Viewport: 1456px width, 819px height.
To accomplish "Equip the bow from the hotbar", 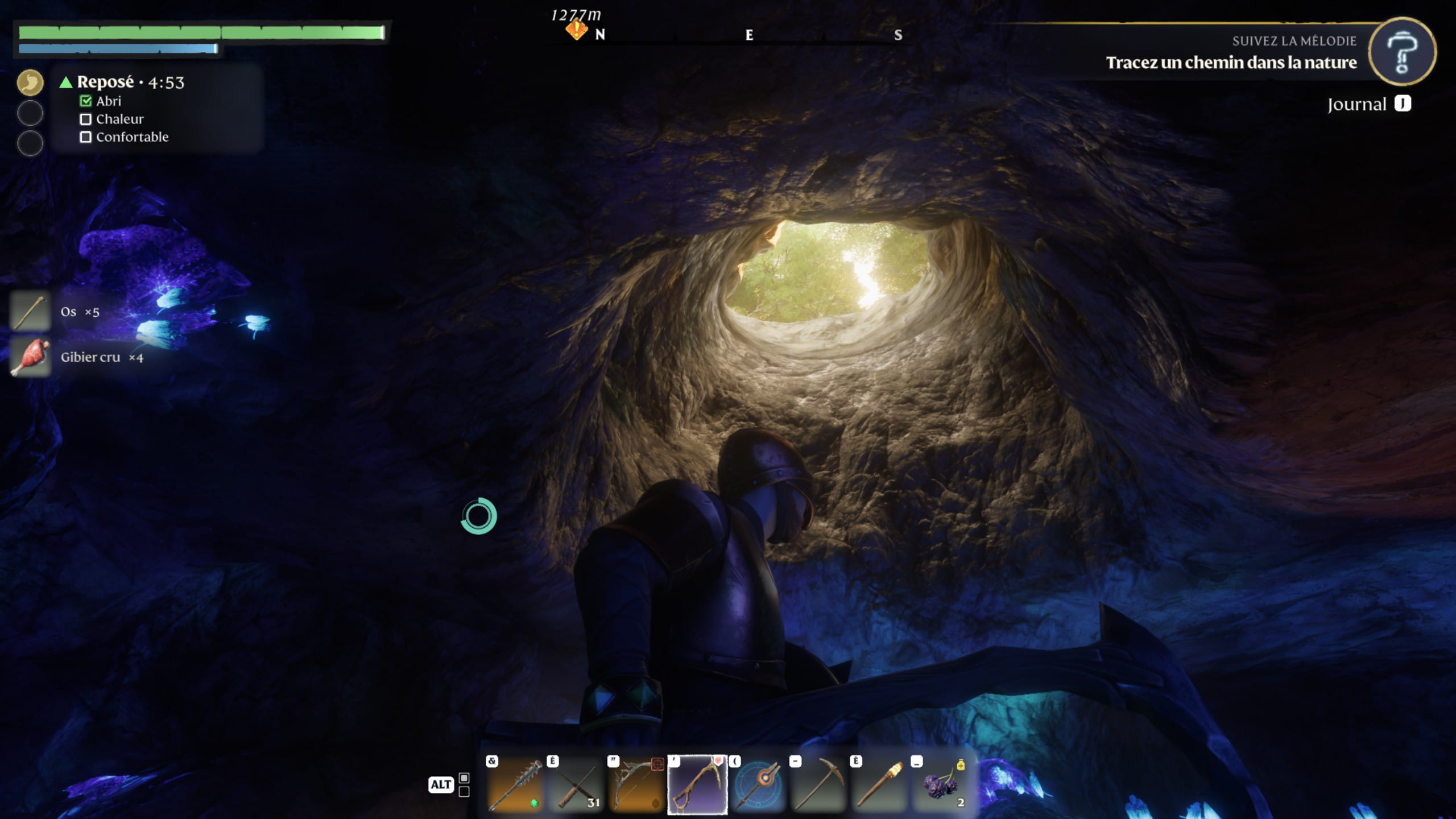I will click(x=636, y=785).
